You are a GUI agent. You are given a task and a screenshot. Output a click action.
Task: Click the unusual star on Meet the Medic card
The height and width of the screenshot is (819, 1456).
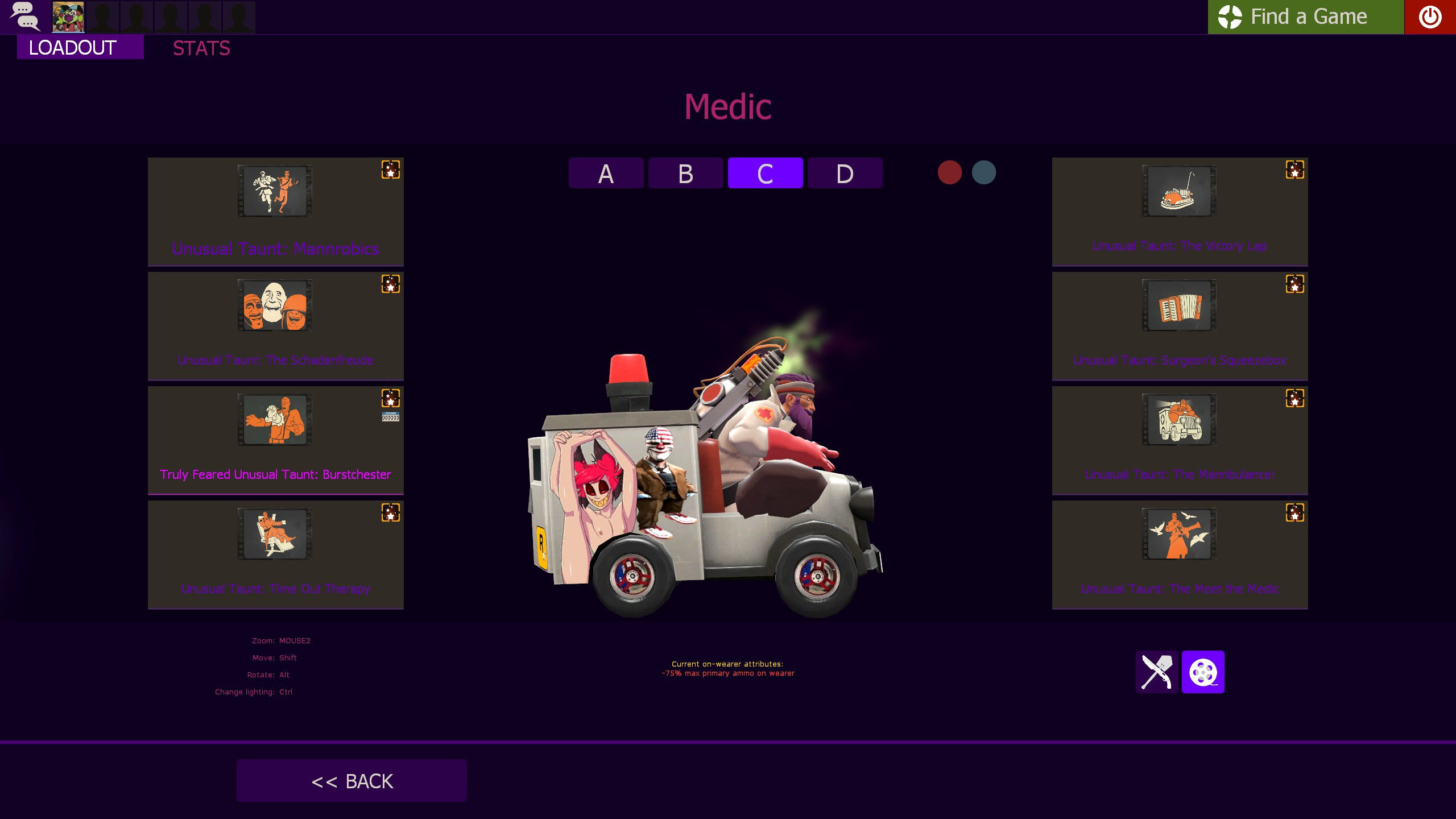point(1296,512)
